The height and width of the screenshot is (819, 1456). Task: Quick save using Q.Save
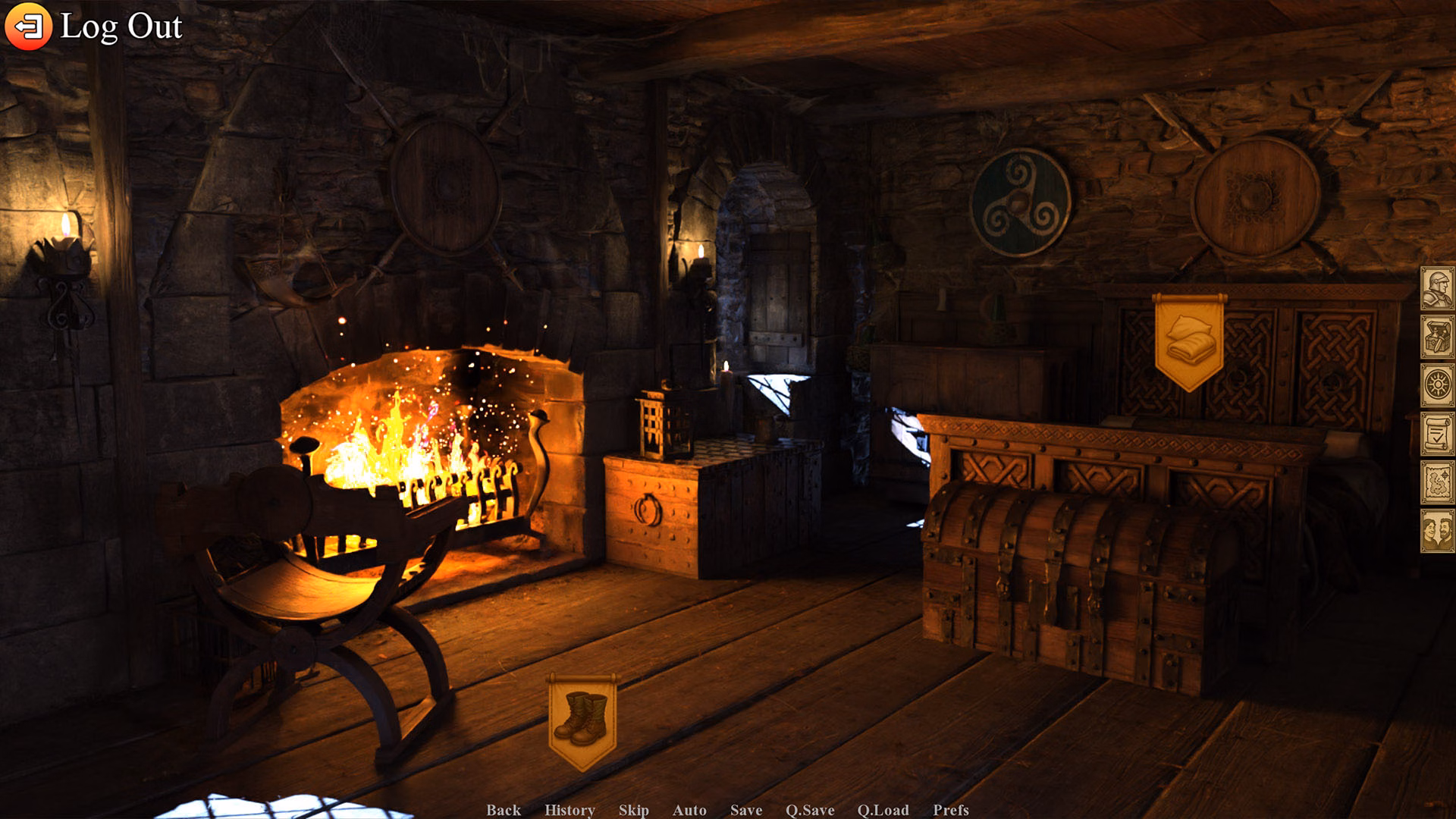pos(810,811)
